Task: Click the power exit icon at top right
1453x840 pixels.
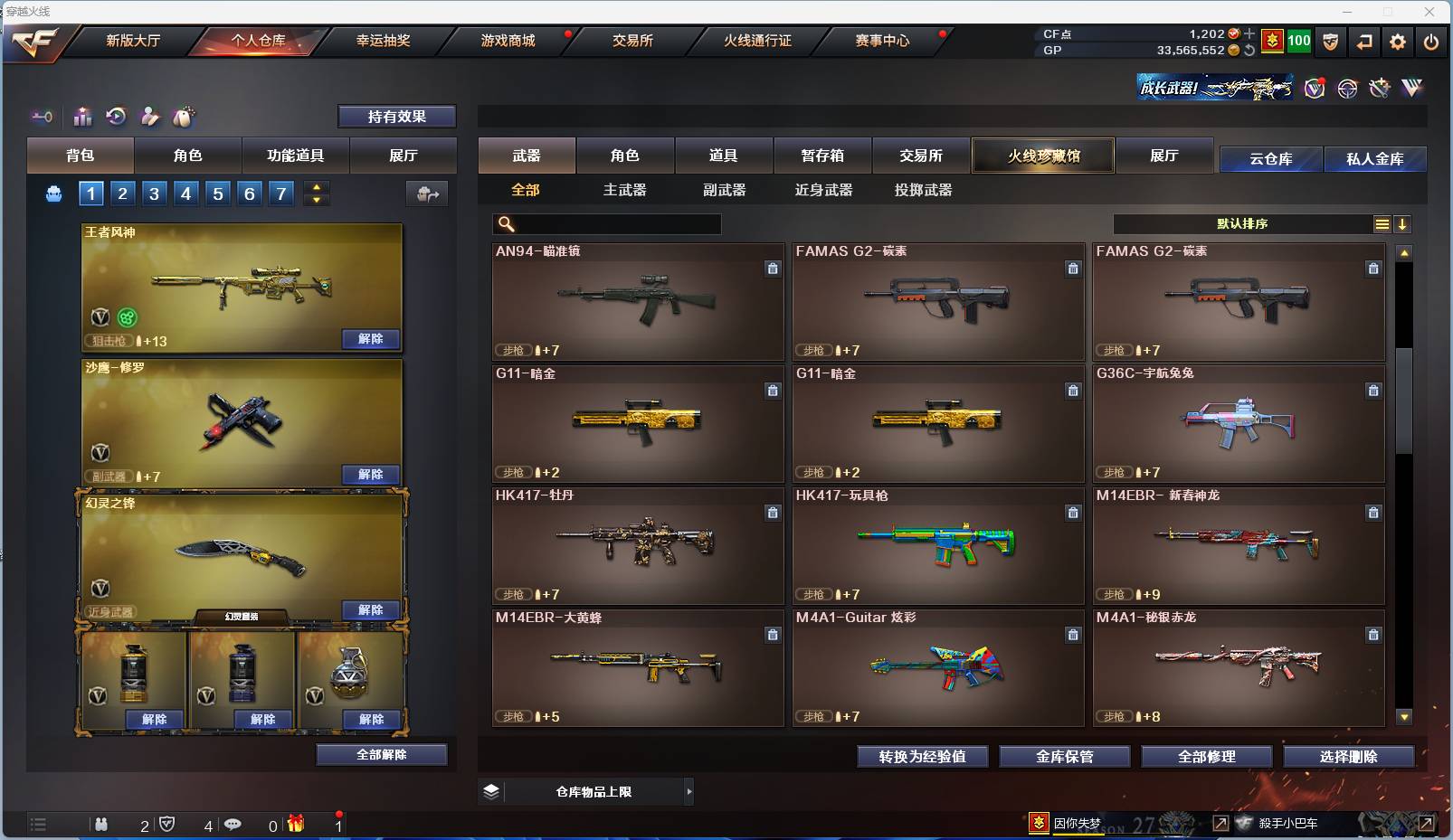Action: (1431, 41)
